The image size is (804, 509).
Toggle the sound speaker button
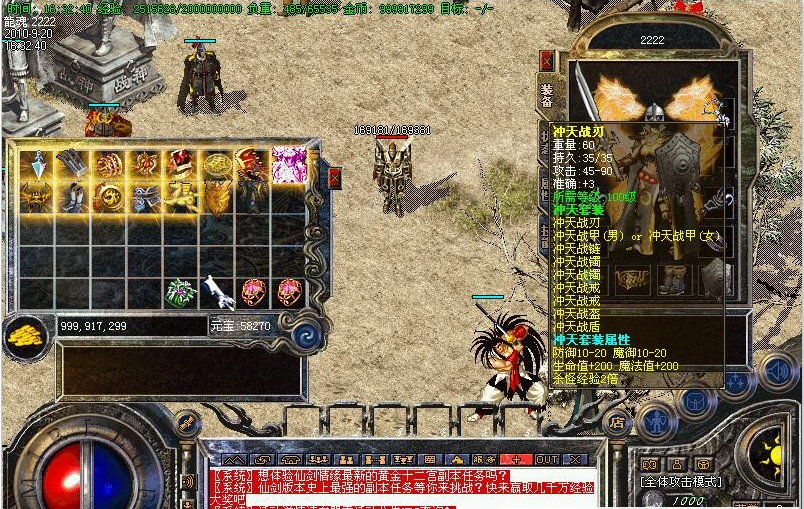click(x=777, y=372)
